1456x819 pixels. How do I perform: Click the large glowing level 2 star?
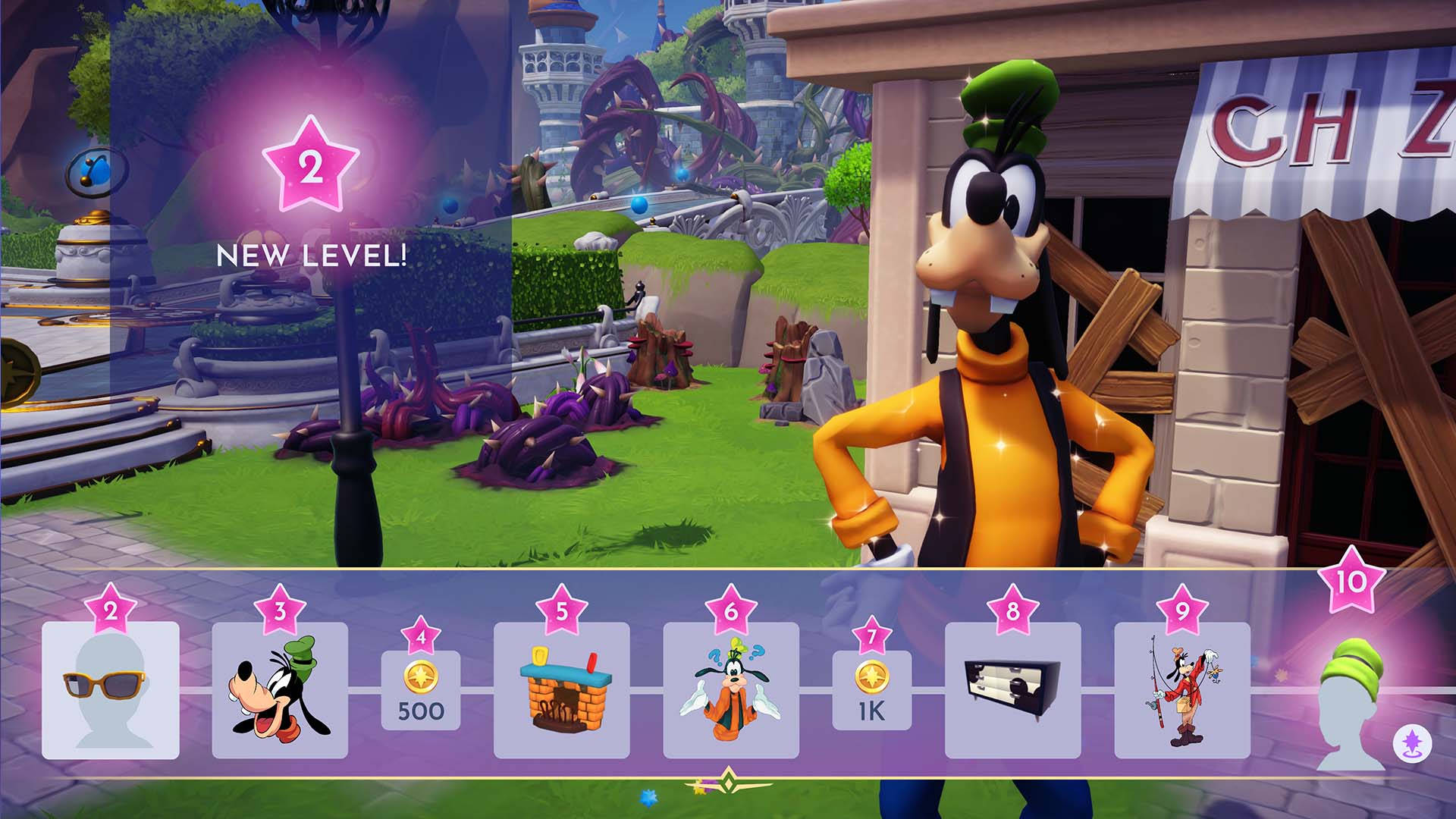point(312,162)
